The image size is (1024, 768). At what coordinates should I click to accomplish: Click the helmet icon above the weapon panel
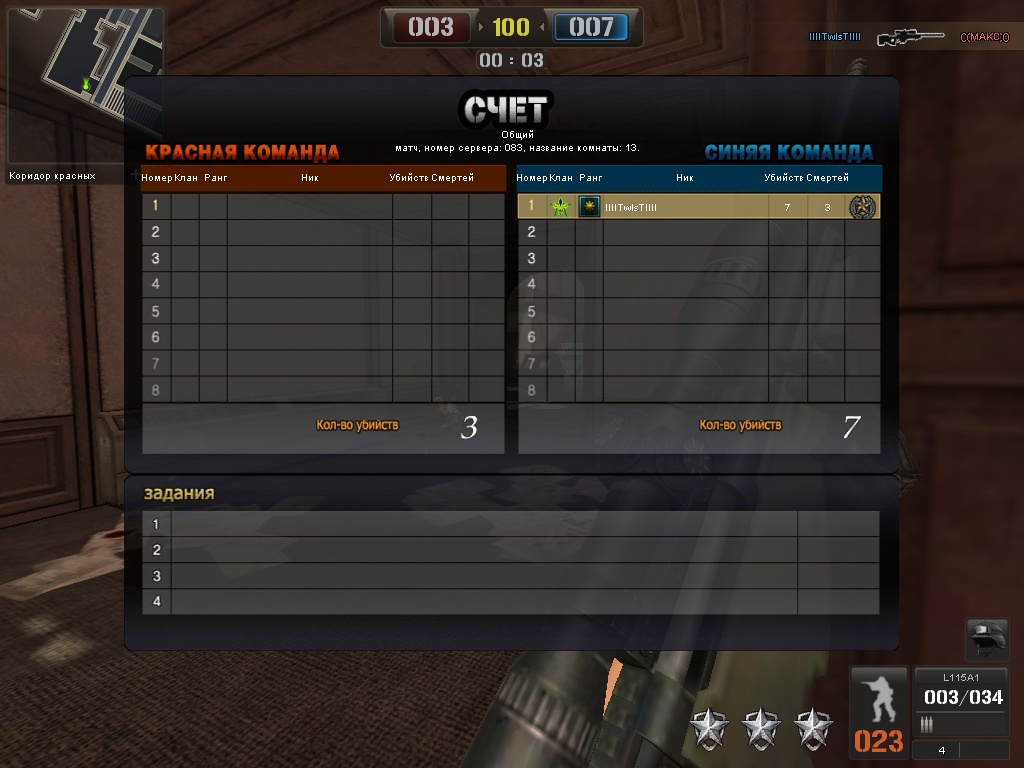[x=987, y=640]
